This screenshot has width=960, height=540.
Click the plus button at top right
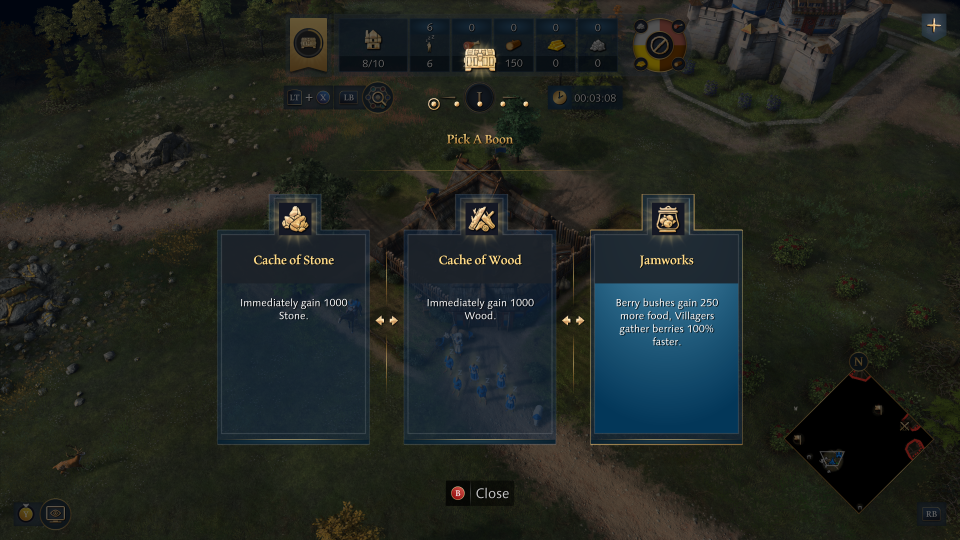coord(935,26)
